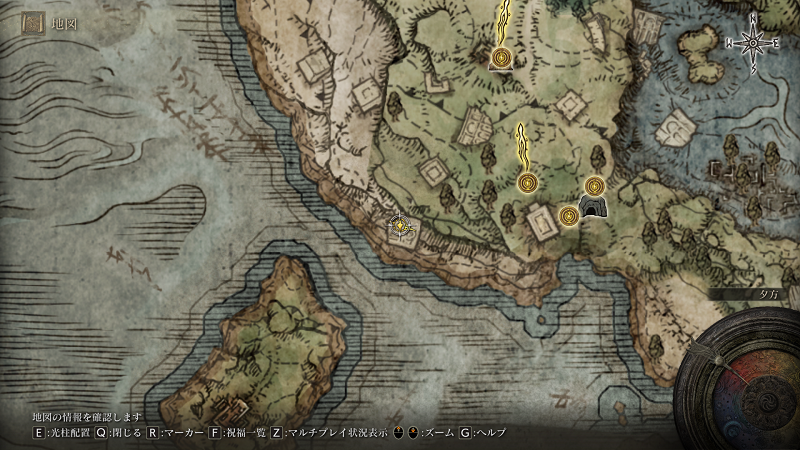Pick the beam-lit site of grace nearest the cave
The width and height of the screenshot is (800, 450).
point(527,182)
